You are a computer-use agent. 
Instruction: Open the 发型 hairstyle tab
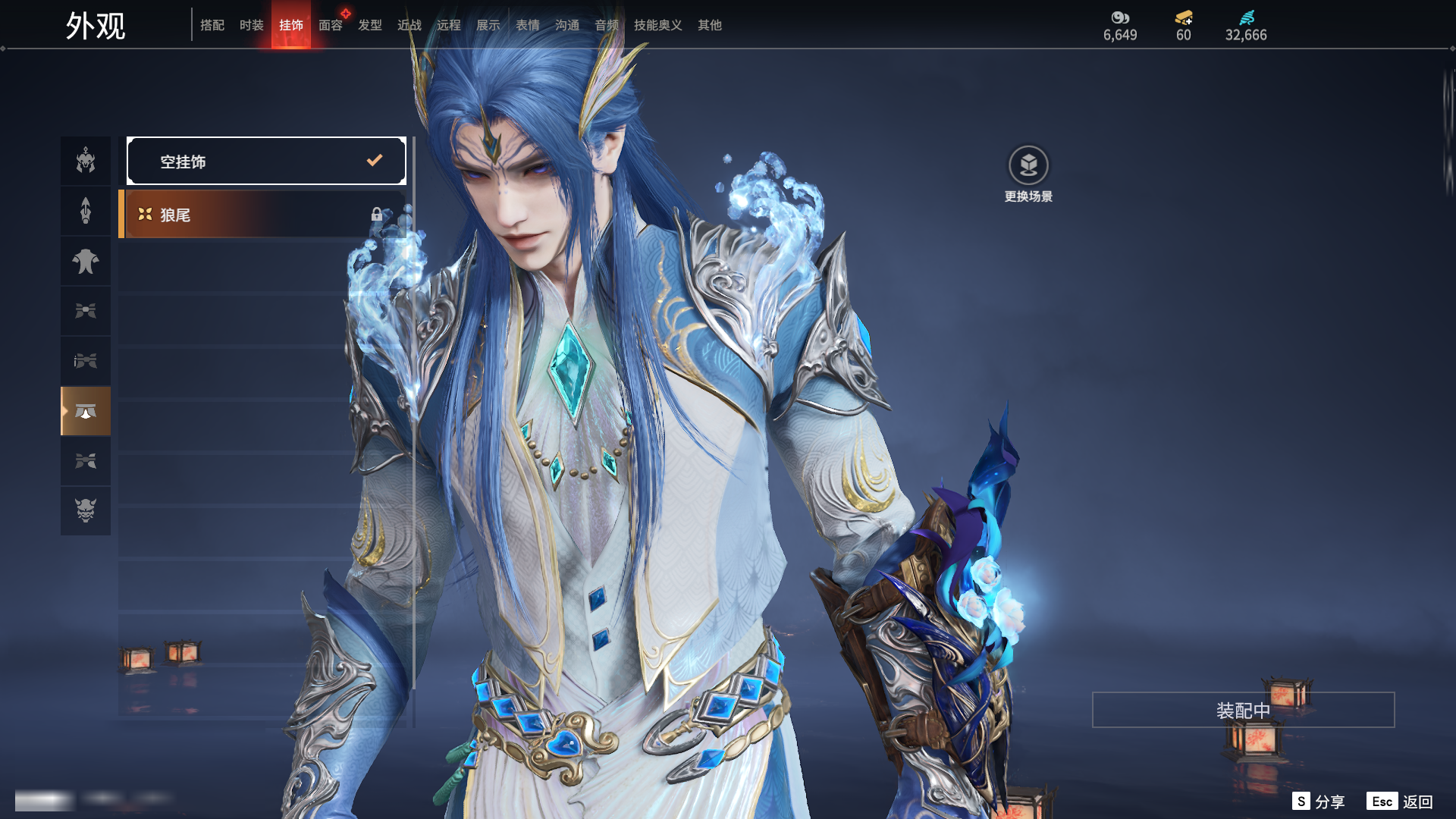[x=369, y=25]
